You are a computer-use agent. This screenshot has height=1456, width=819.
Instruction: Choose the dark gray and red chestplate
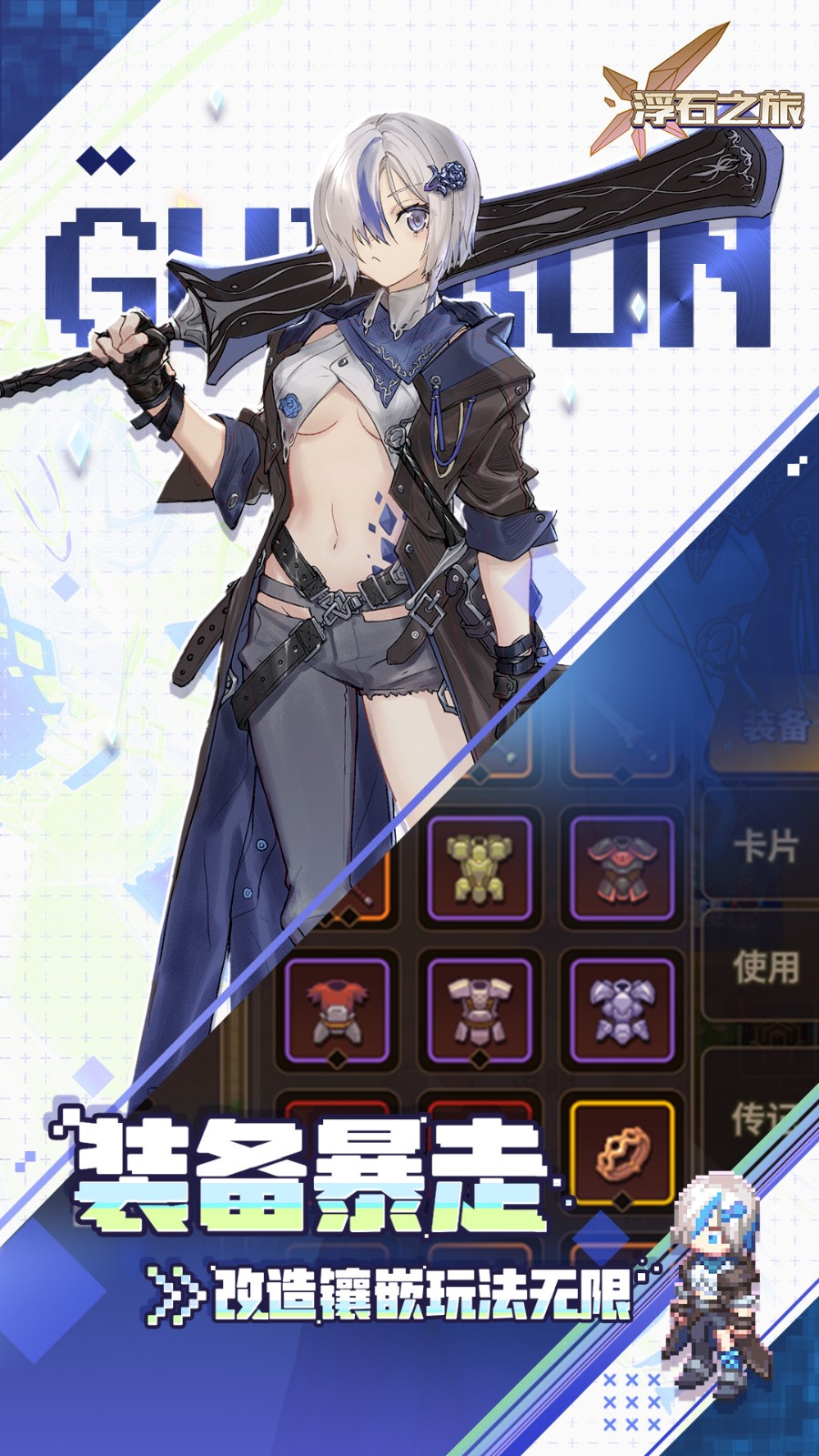(621, 871)
